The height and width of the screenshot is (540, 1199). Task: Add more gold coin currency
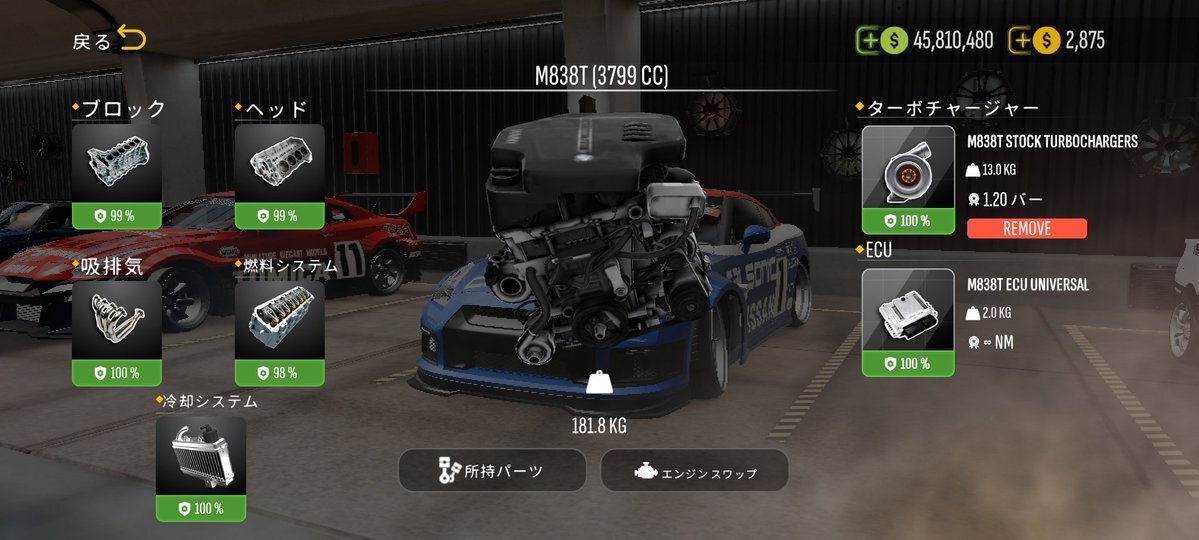click(1021, 41)
